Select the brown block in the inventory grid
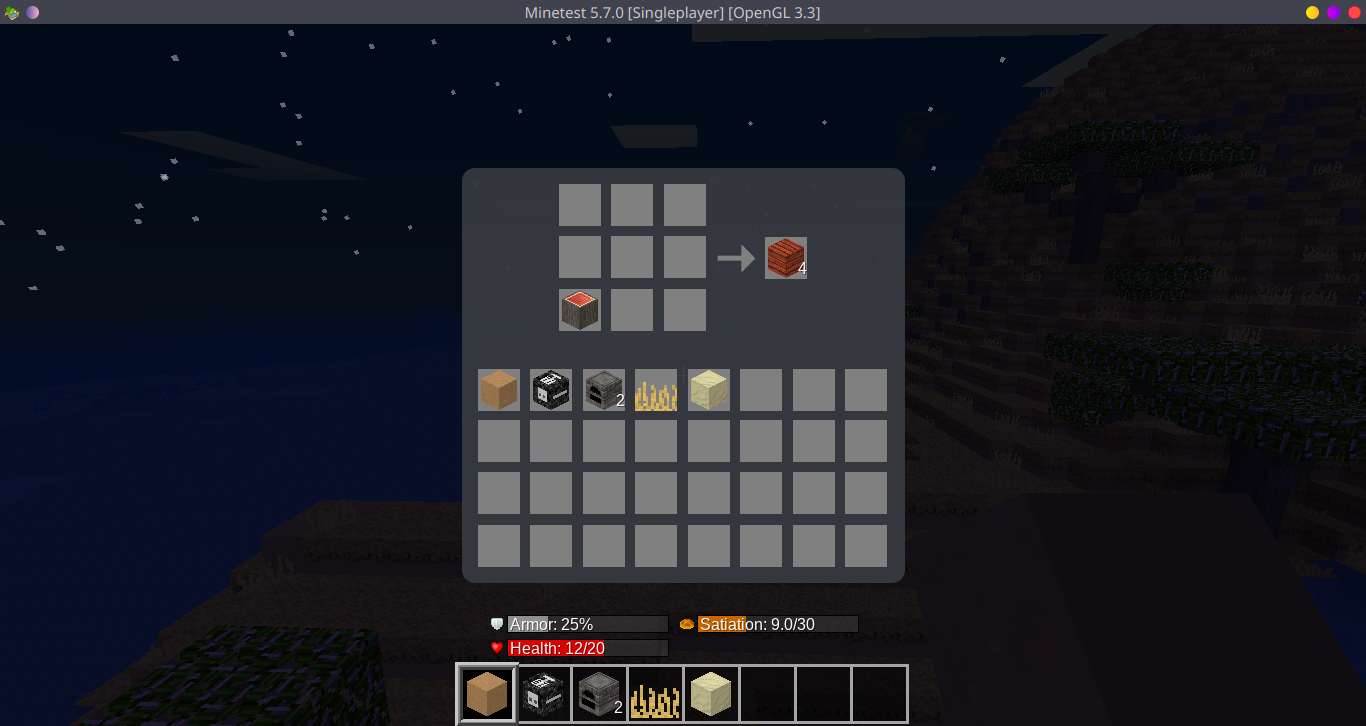1366x726 pixels. (x=499, y=390)
